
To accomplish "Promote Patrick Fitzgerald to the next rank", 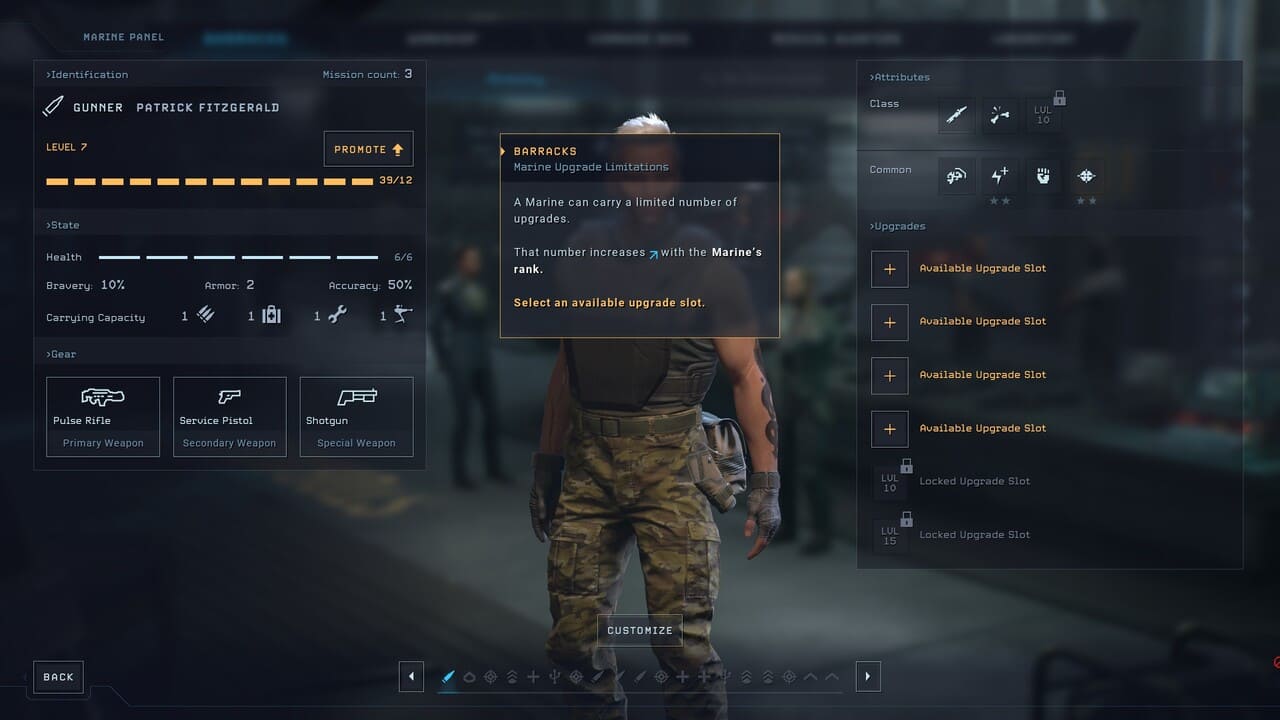I will coord(368,149).
